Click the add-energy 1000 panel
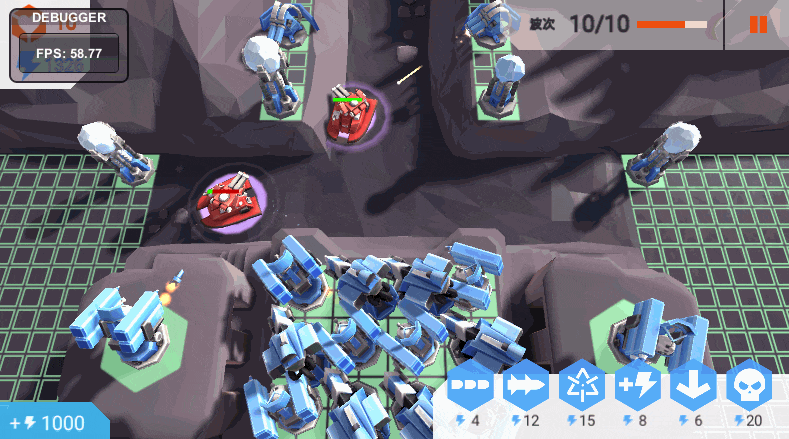The width and height of the screenshot is (789, 439). (50, 422)
